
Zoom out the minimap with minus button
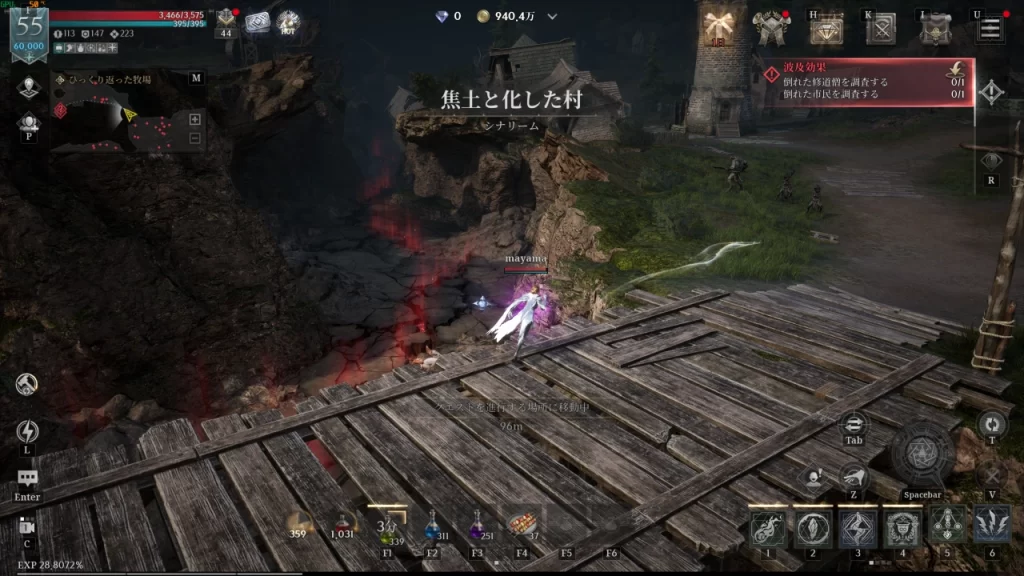[x=195, y=139]
